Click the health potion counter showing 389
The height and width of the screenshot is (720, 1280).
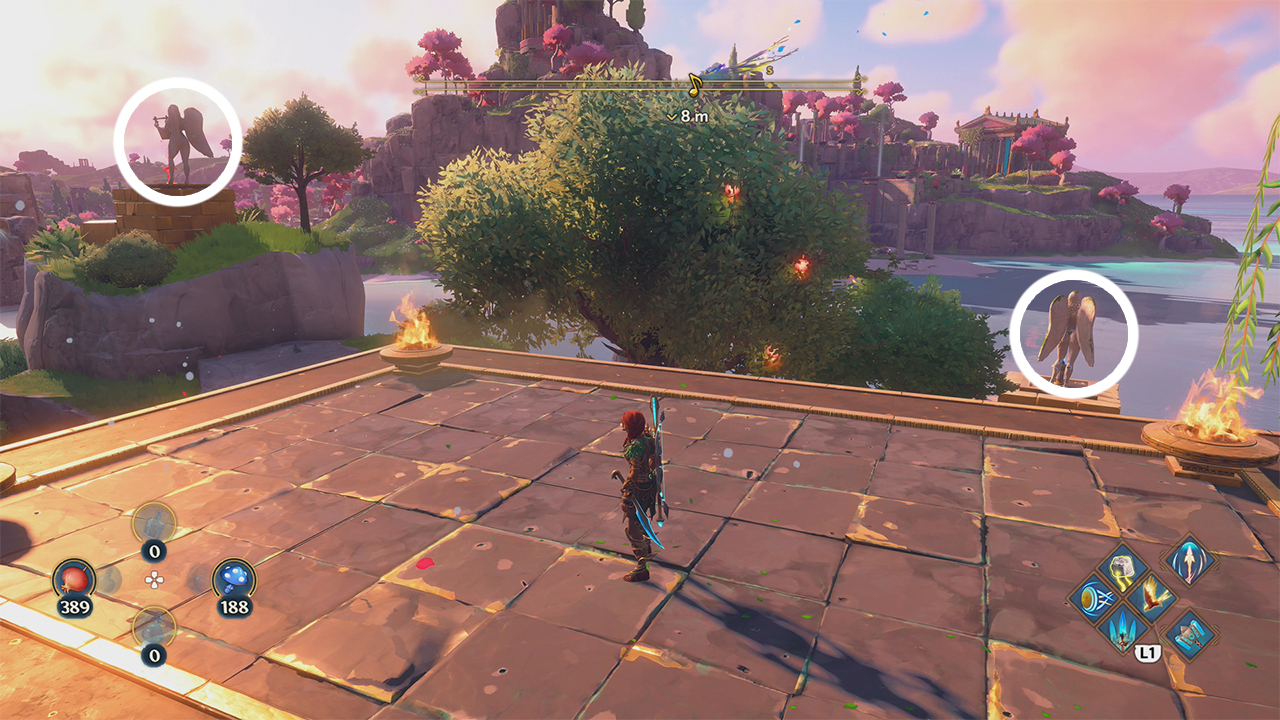point(76,606)
